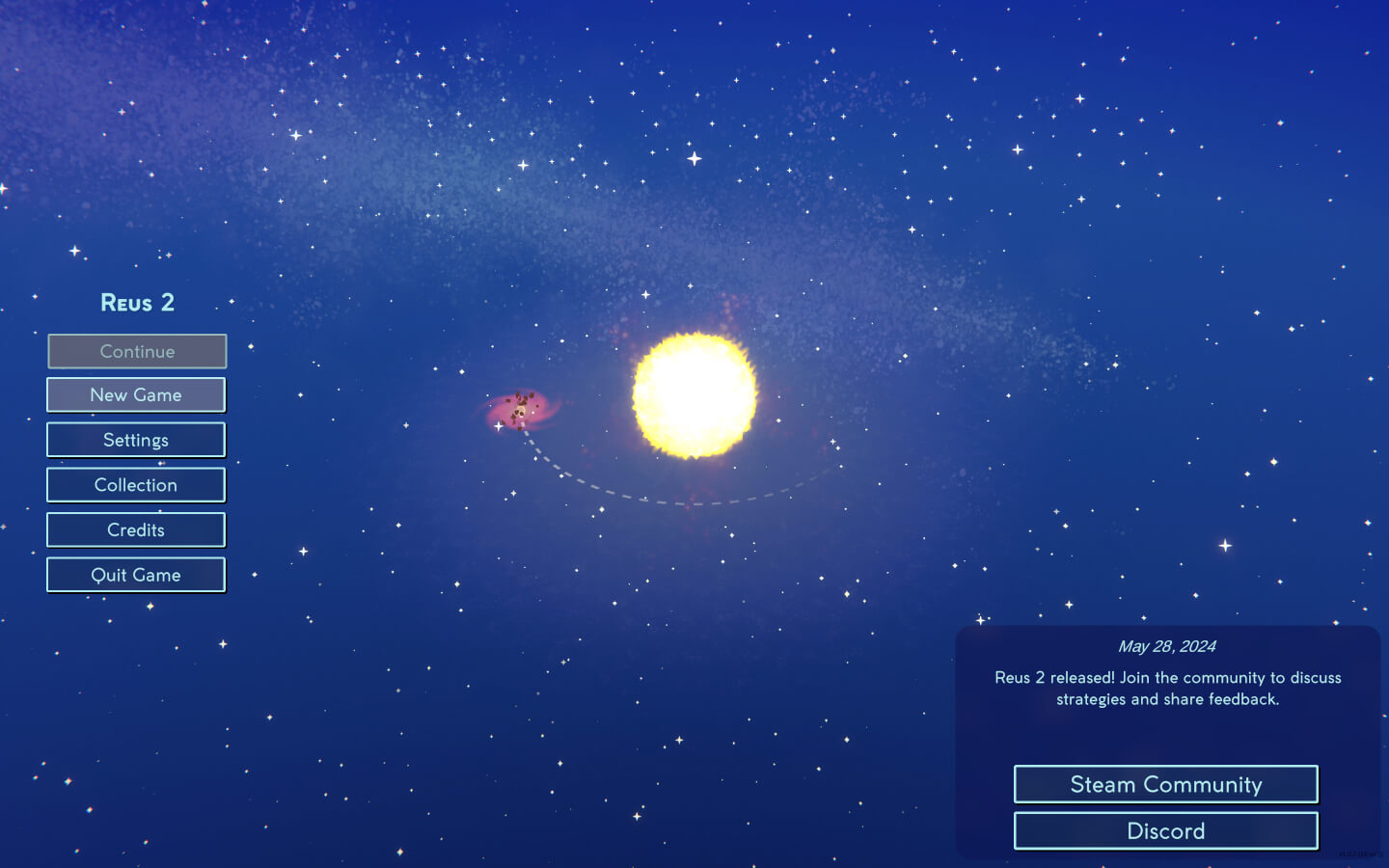
Task: Open the Steam Community page
Action: click(x=1165, y=784)
